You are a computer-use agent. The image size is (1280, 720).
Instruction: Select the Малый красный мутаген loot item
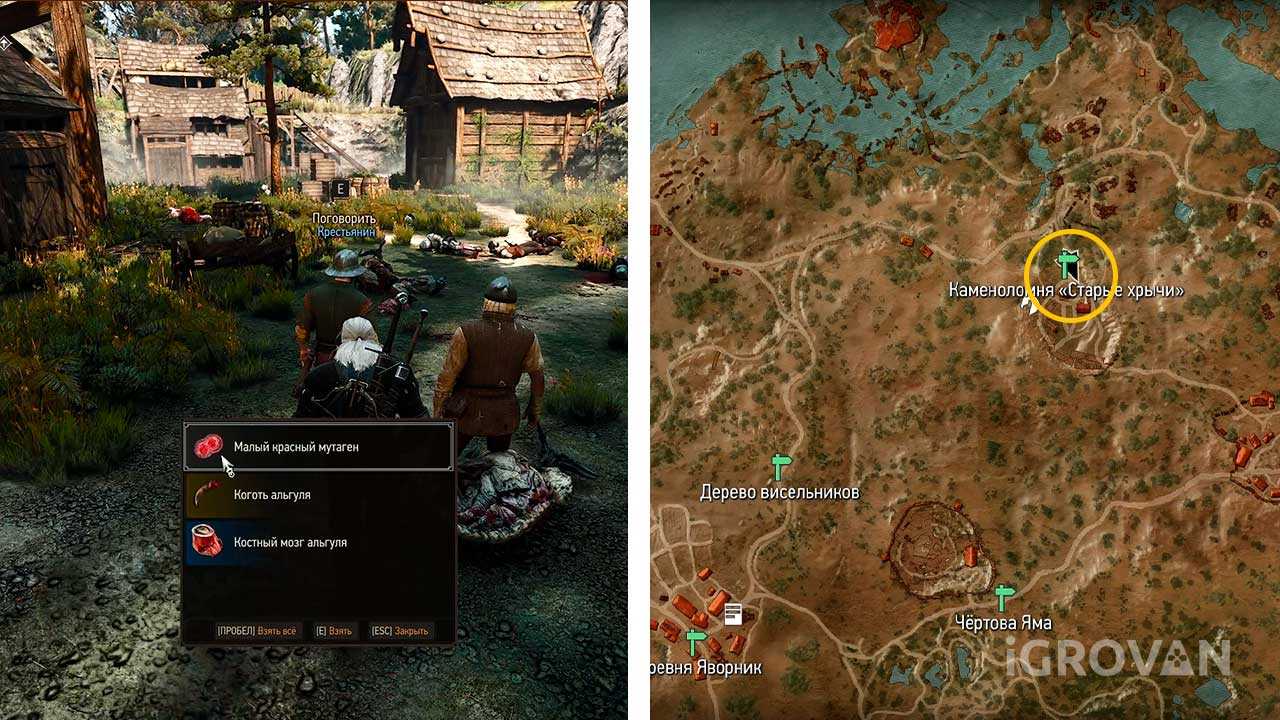318,447
